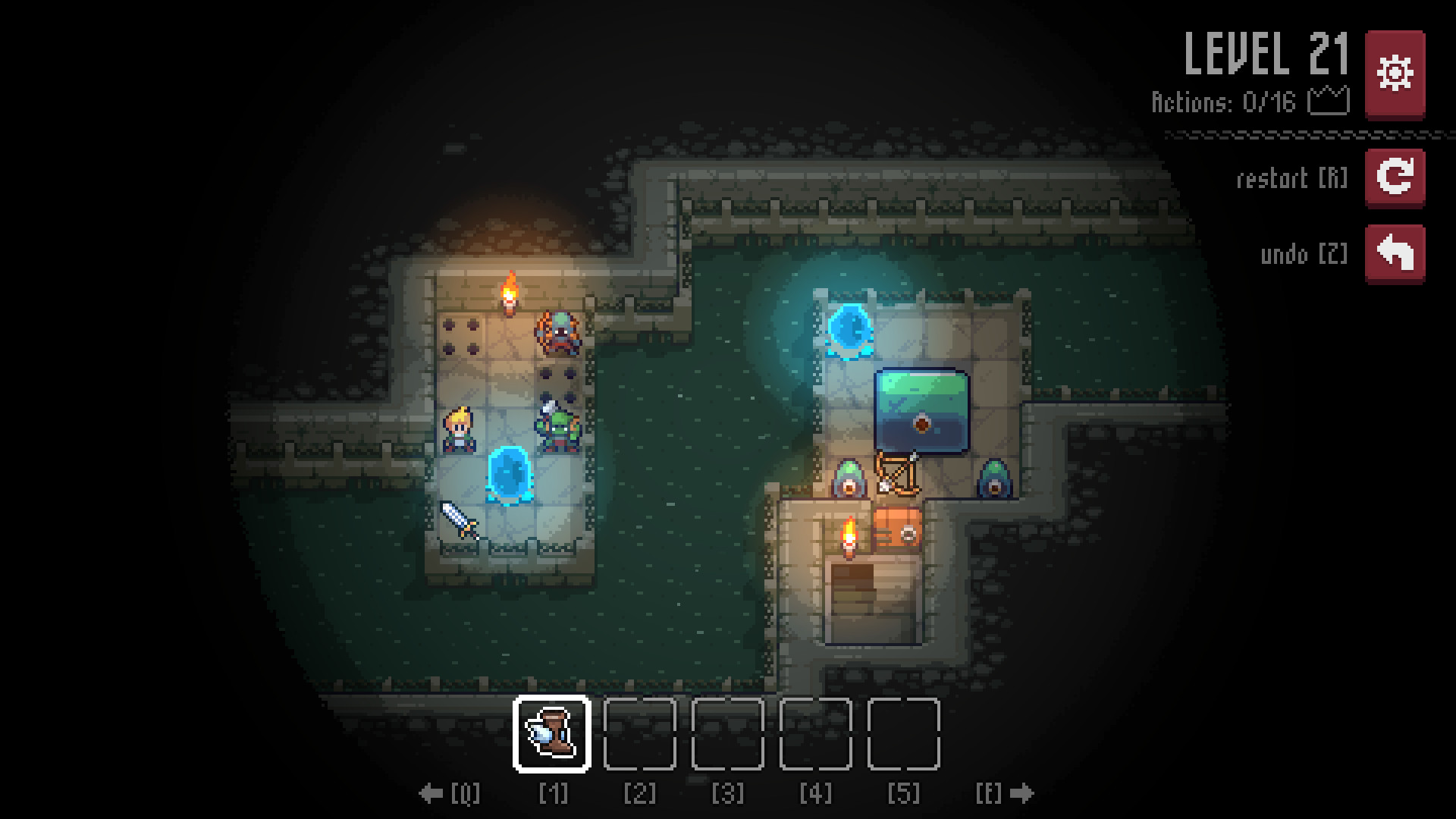
Task: Click the left arrow toward slot [0]
Action: click(x=431, y=793)
